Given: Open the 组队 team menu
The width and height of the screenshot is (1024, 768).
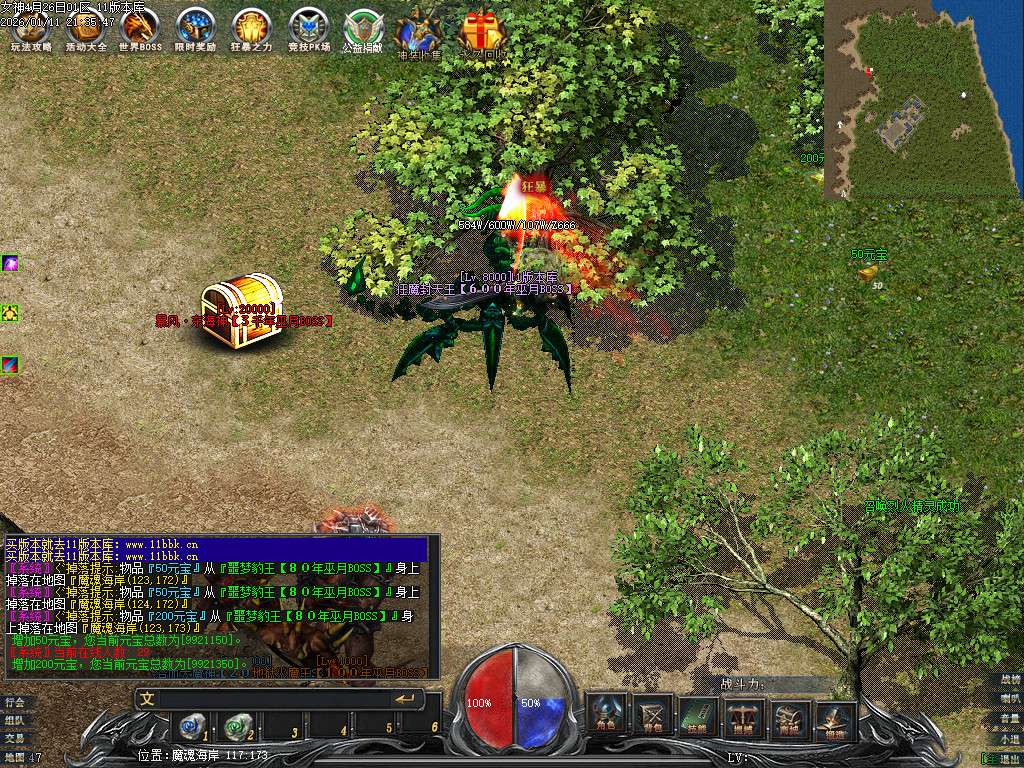Looking at the screenshot, I should (14, 720).
